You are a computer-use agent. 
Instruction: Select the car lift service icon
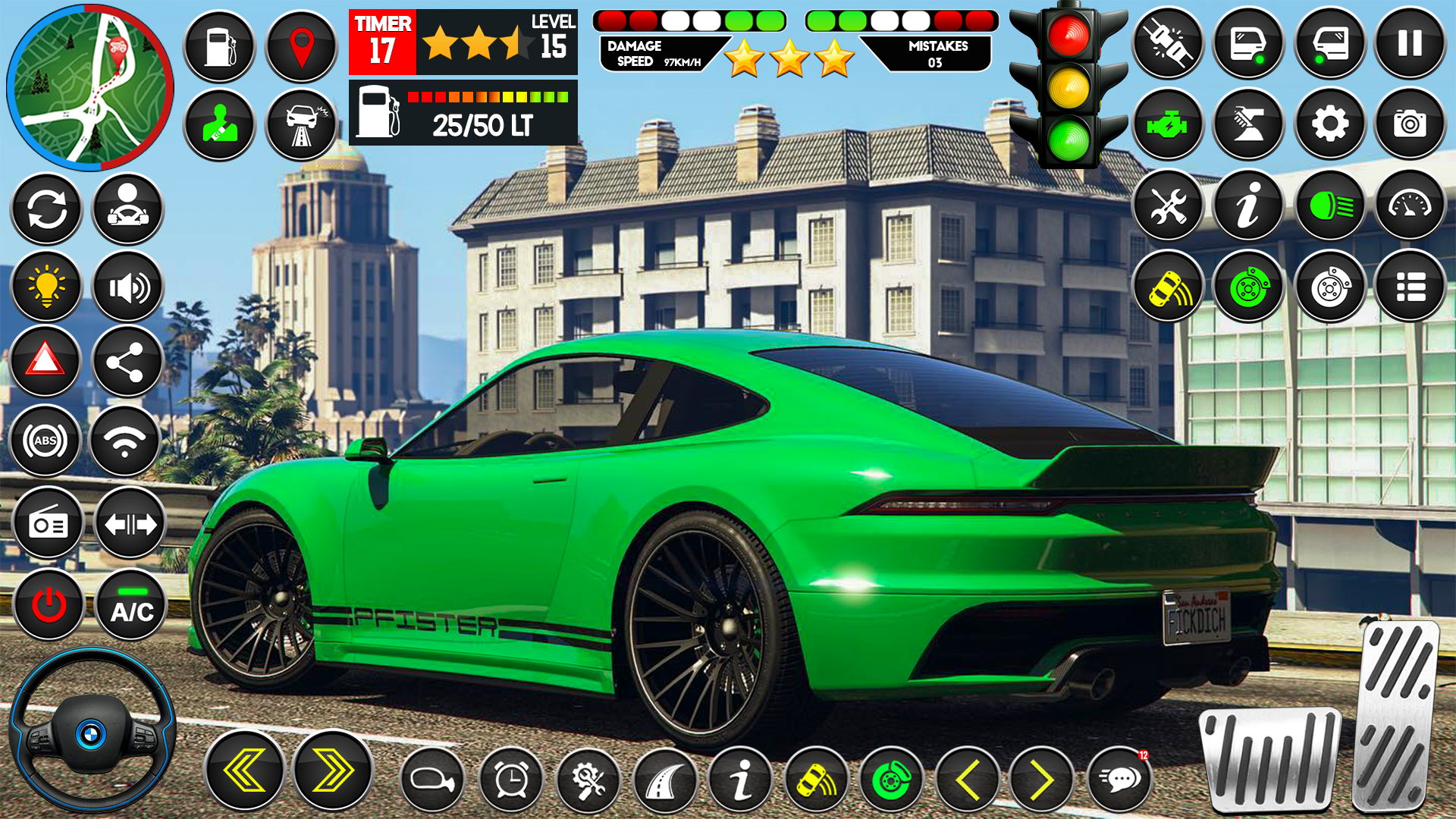tap(1247, 123)
